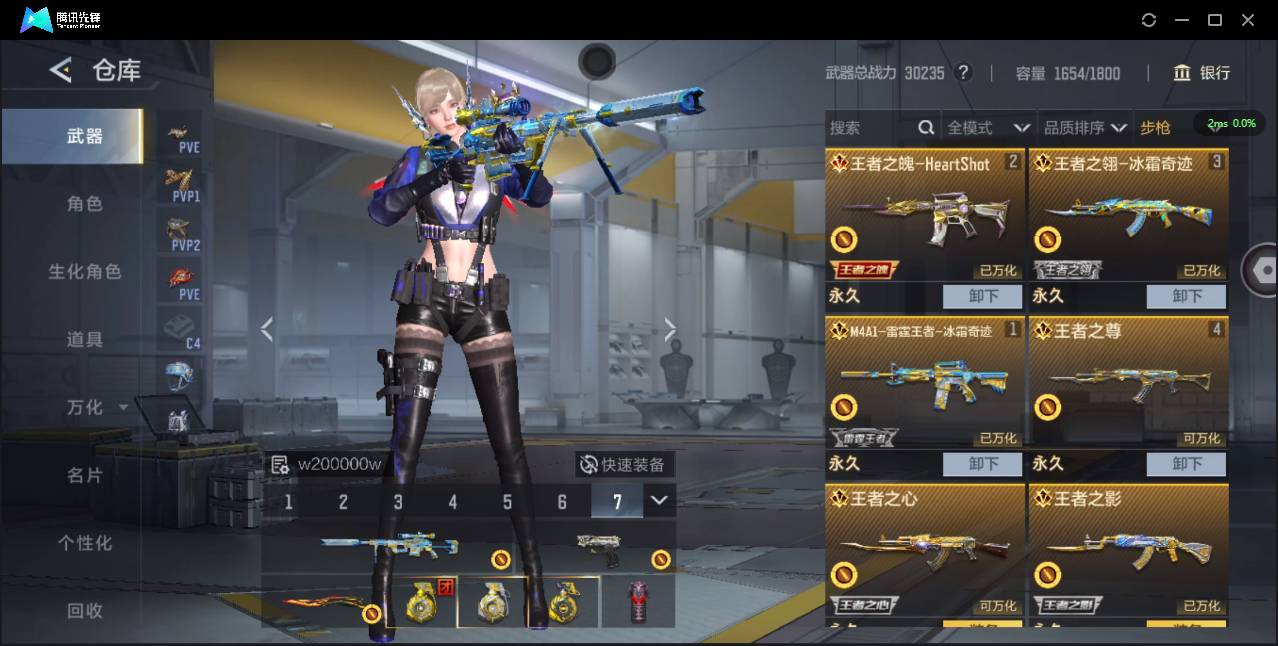
Task: Open the 生化角色 category
Action: click(85, 272)
